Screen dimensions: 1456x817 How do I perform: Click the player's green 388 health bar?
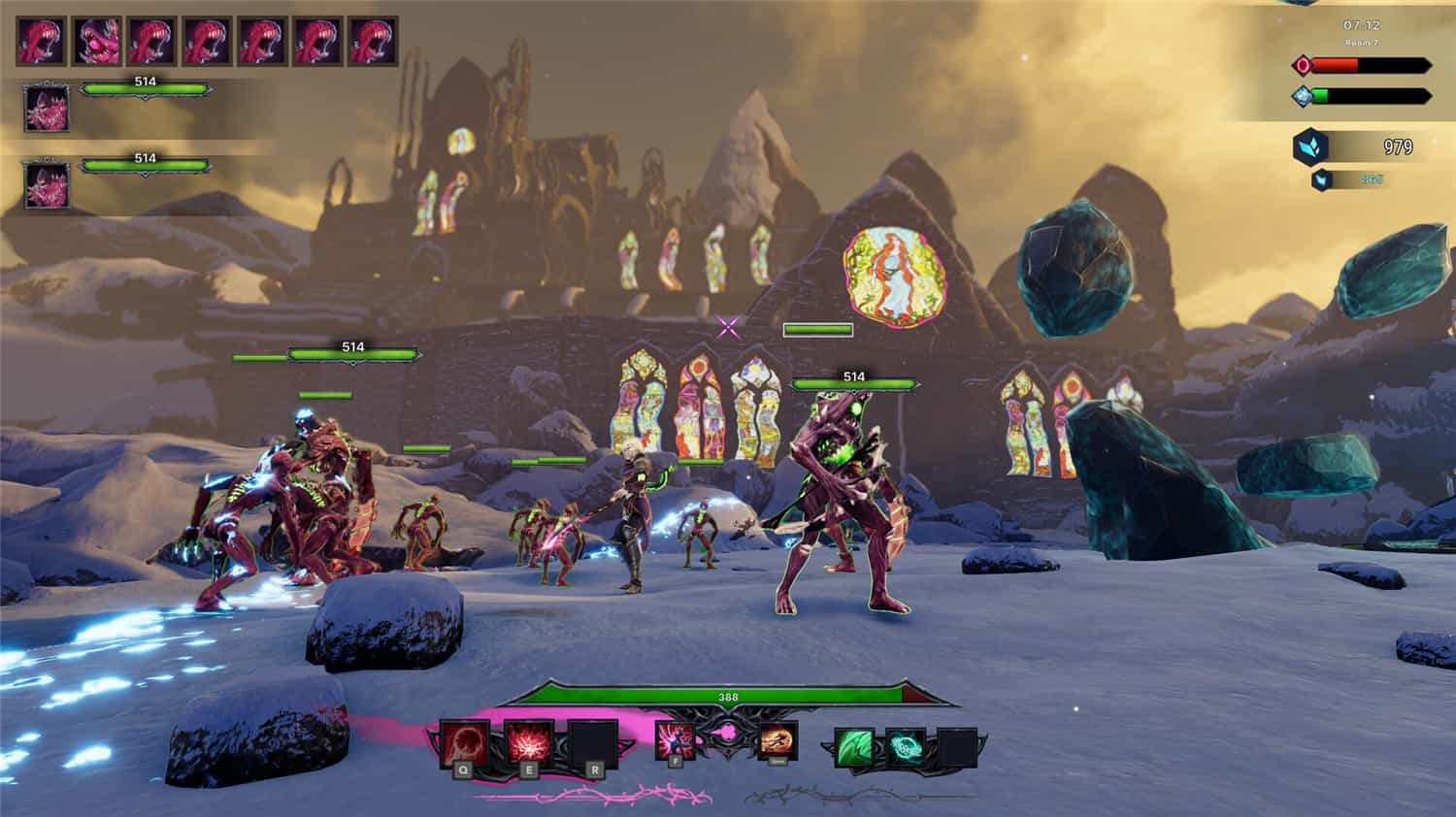tap(728, 696)
